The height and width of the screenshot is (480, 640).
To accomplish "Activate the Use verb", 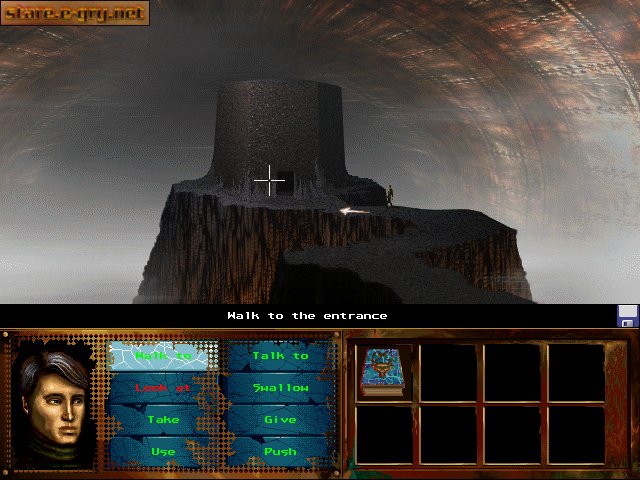I will 163,452.
